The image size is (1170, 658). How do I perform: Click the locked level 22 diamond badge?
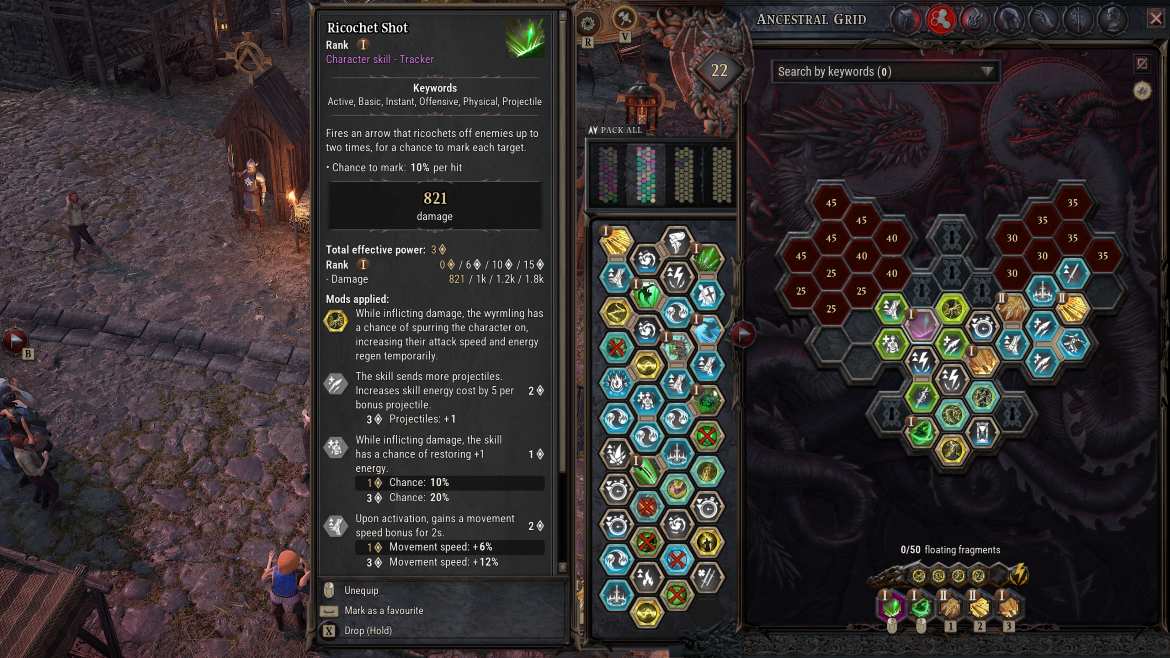pyautogui.click(x=719, y=71)
